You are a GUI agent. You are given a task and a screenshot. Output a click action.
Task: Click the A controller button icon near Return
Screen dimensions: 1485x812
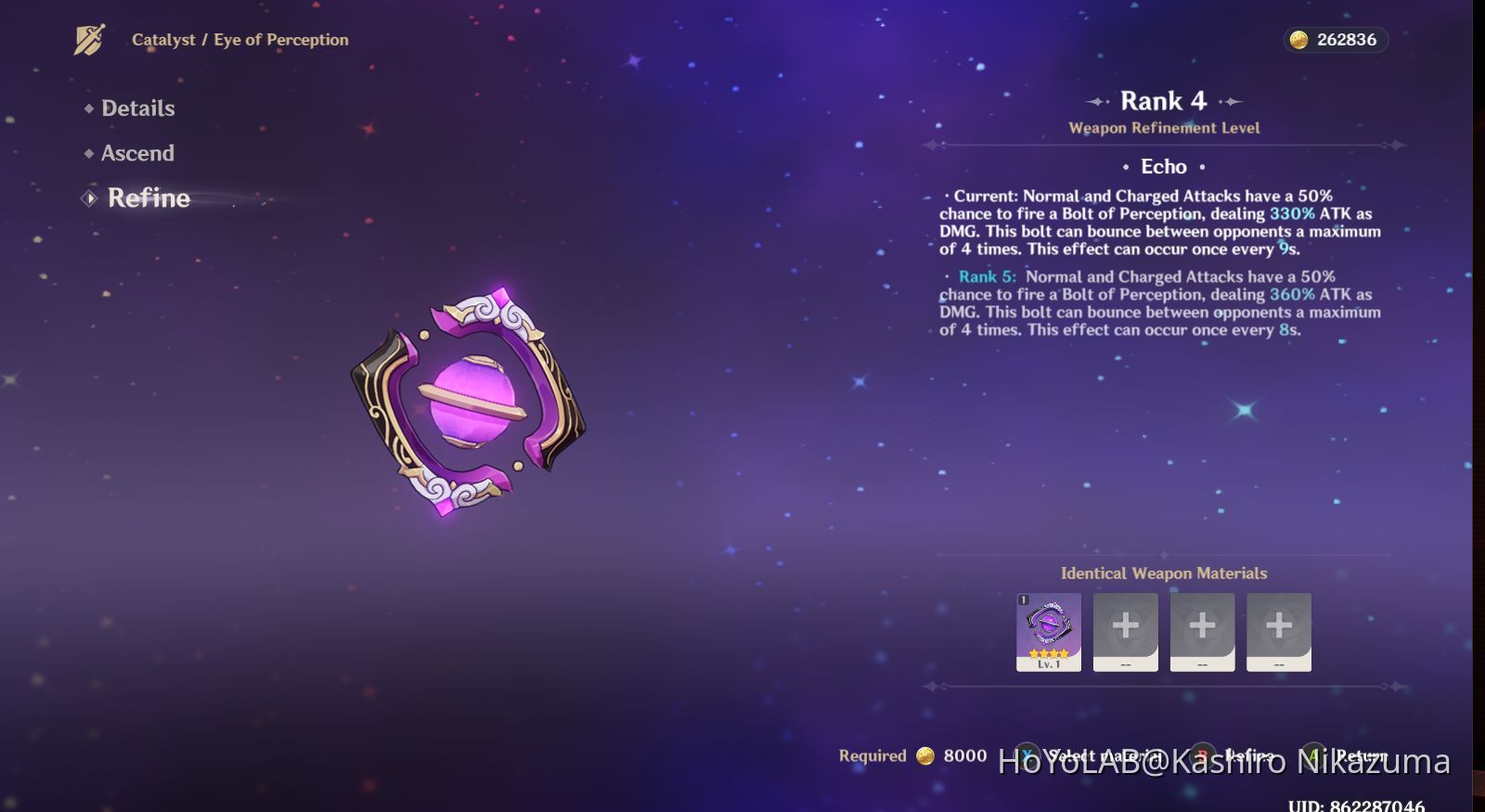coord(1311,755)
